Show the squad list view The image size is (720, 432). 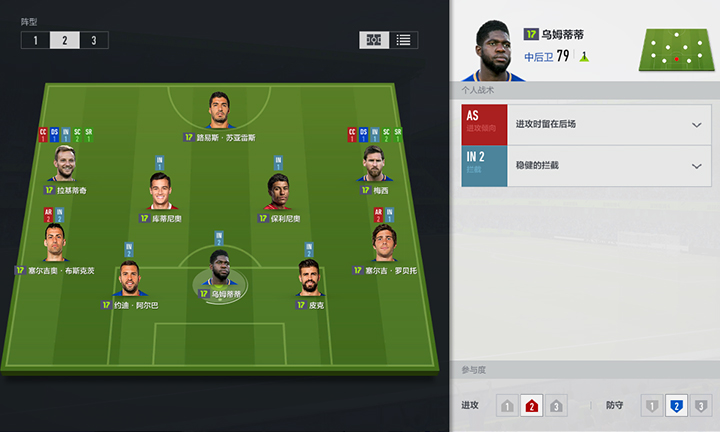[x=404, y=40]
